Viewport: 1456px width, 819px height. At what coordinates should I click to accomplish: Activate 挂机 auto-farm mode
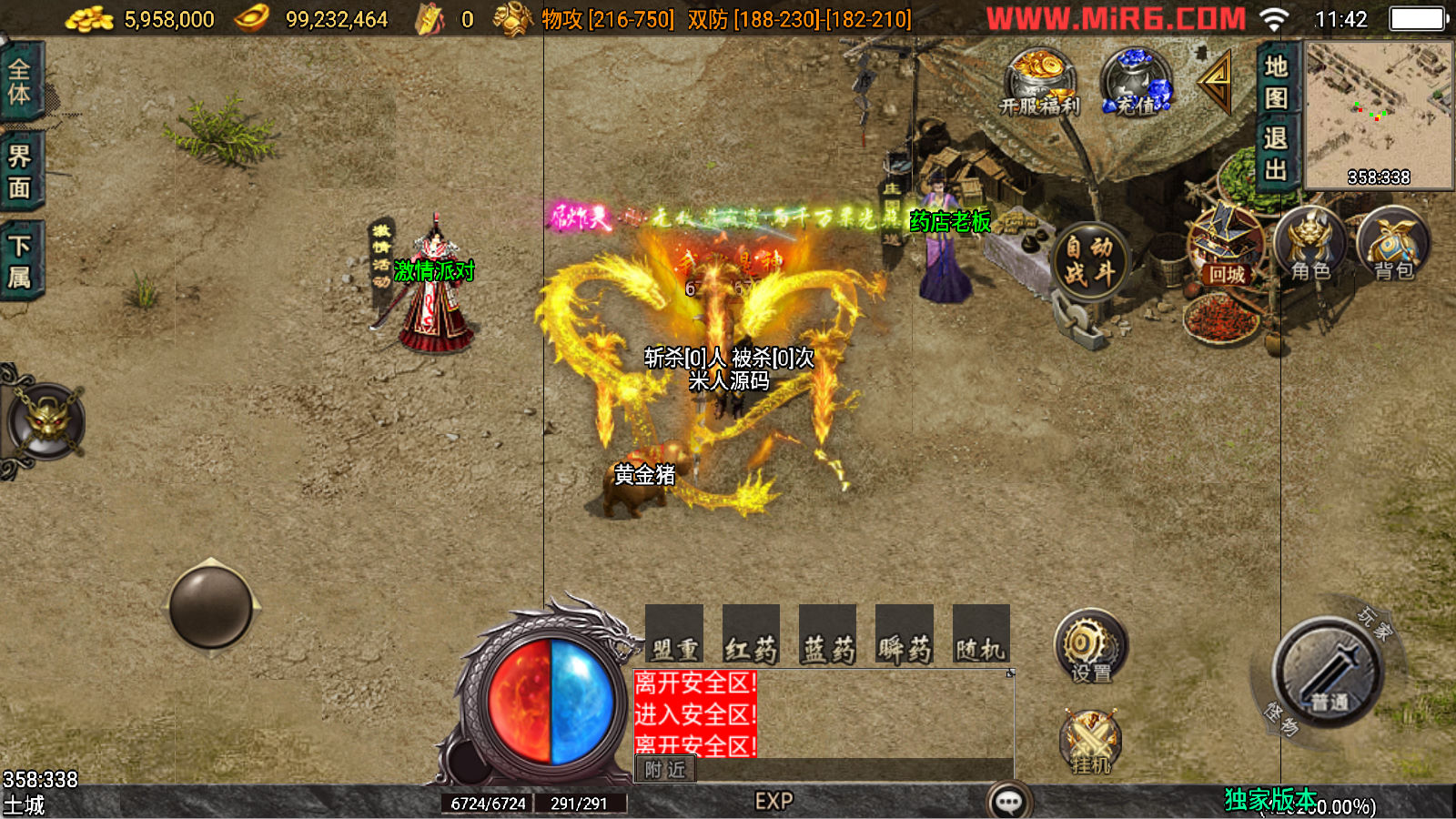(x=1090, y=742)
